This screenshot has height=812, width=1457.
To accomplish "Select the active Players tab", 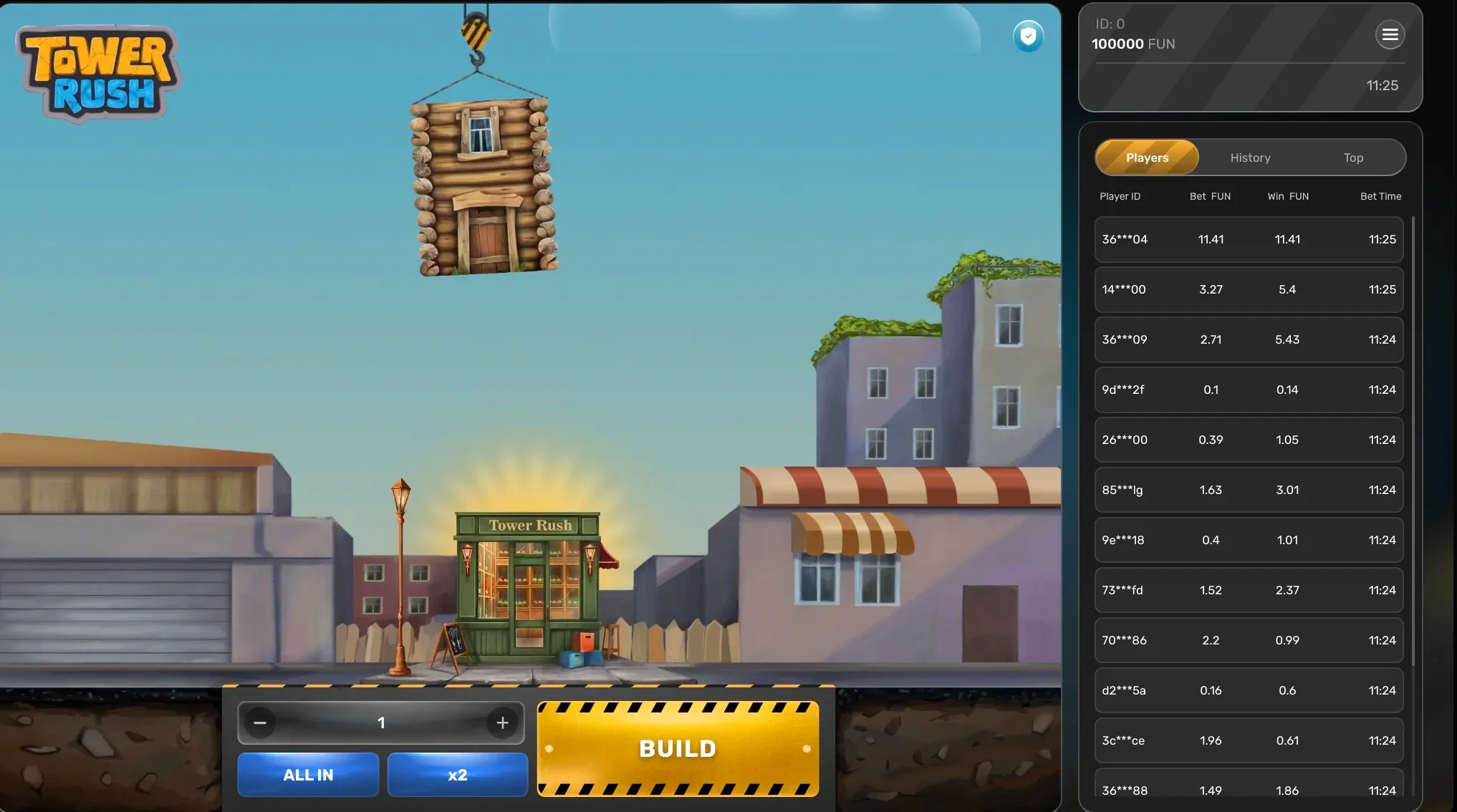I will point(1146,157).
